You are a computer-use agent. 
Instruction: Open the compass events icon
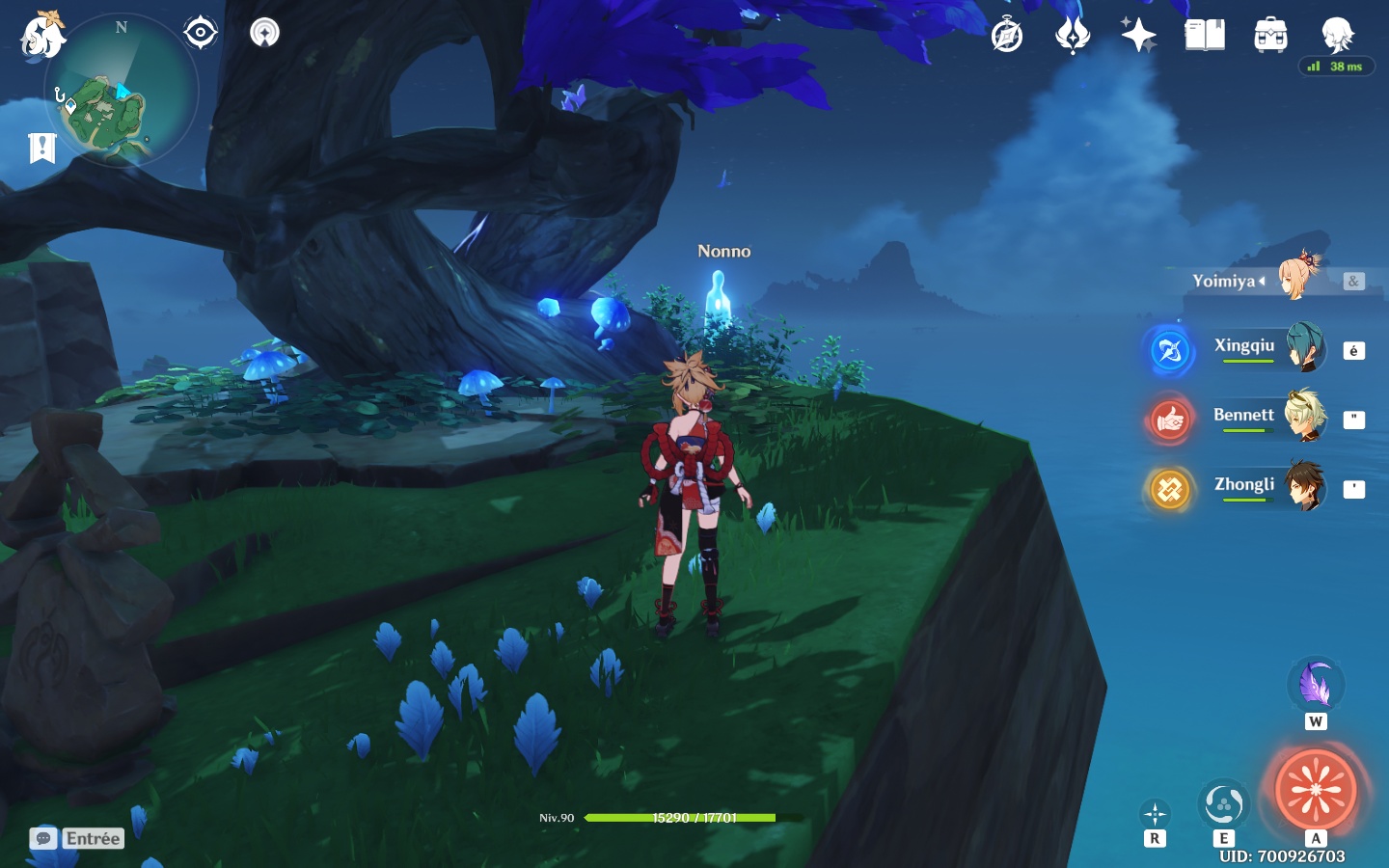(x=1007, y=36)
